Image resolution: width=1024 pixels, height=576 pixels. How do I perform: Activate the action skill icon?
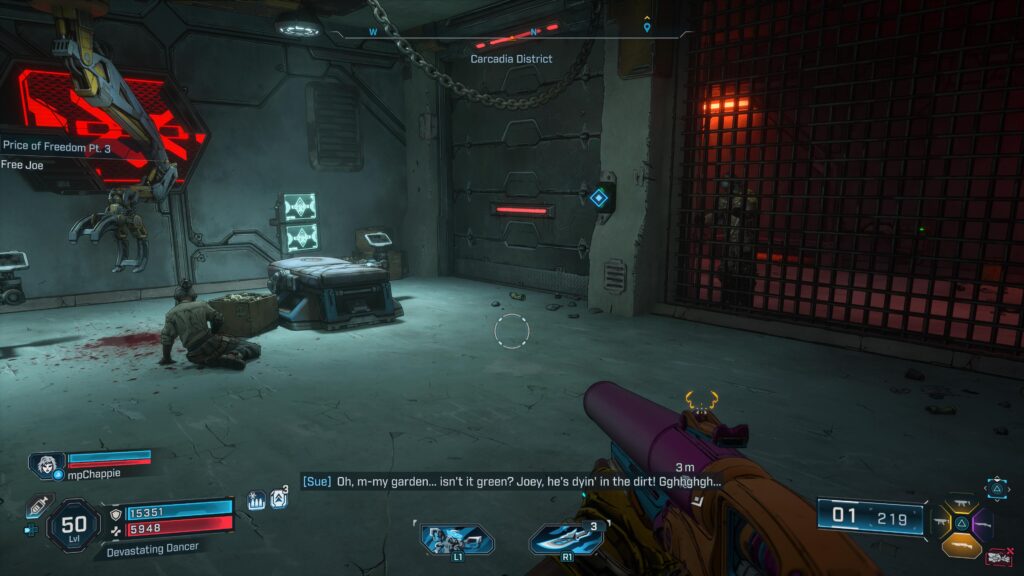457,539
